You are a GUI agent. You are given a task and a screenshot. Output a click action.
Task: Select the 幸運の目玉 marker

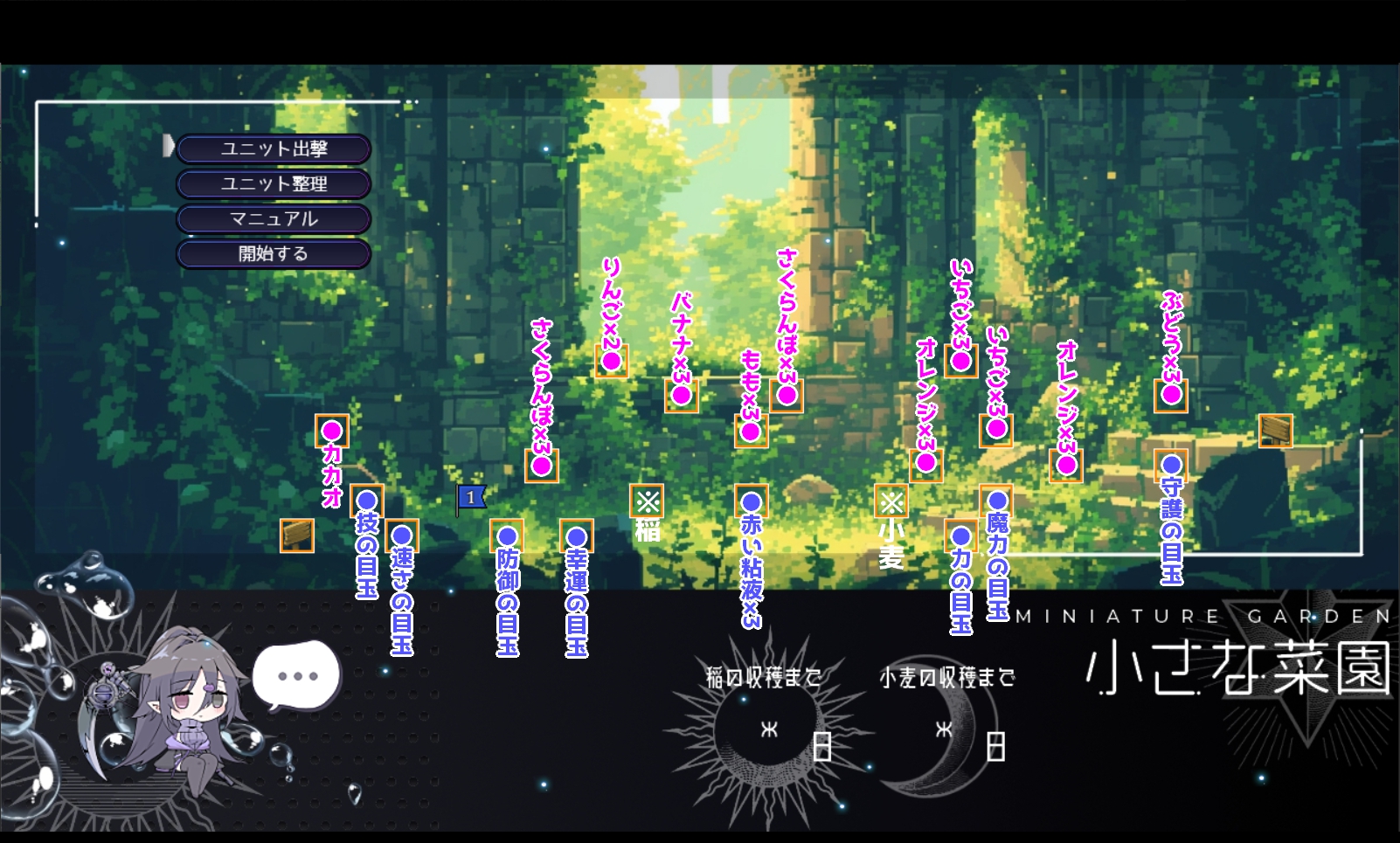(577, 536)
